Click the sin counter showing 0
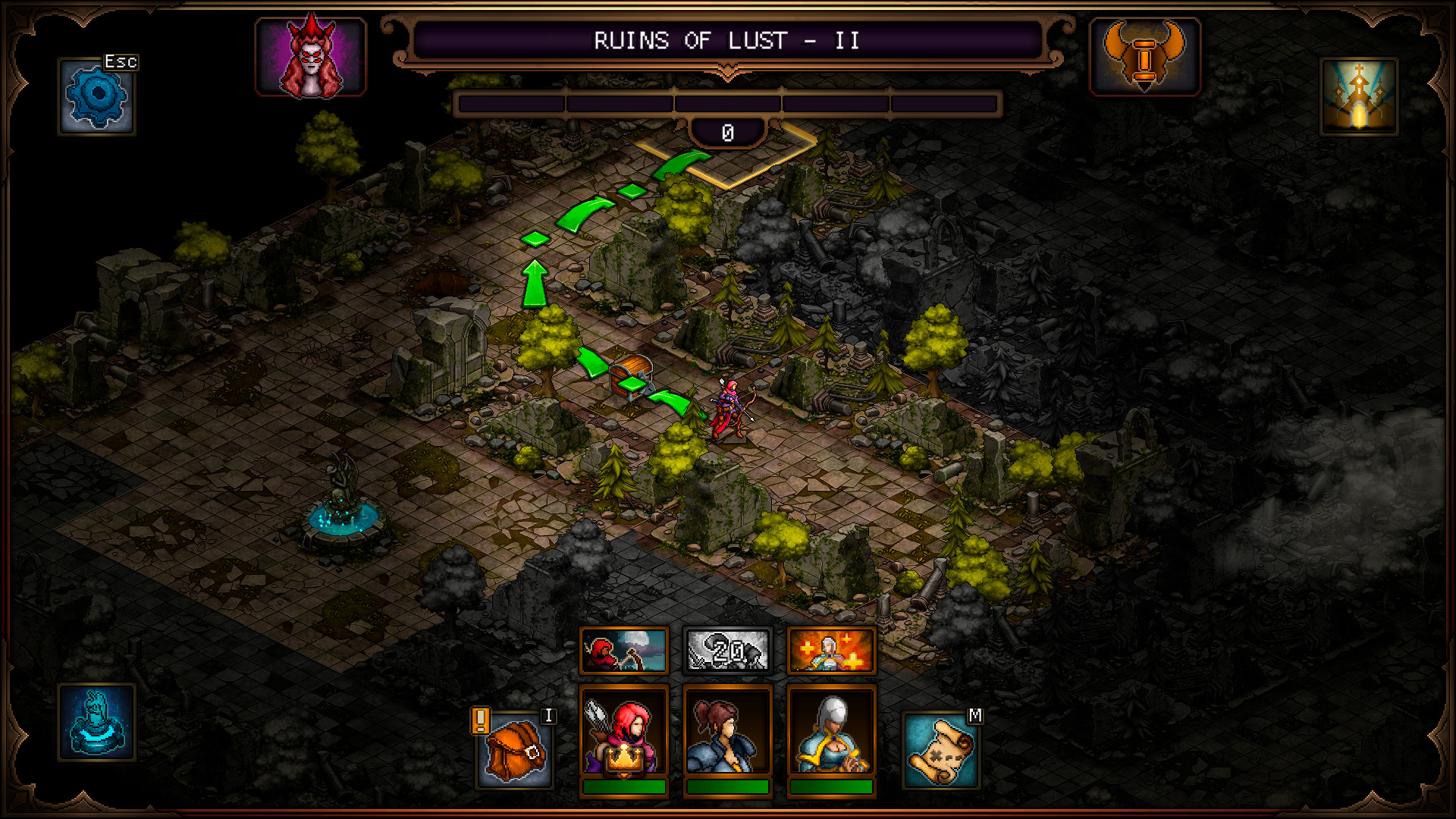 726,130
